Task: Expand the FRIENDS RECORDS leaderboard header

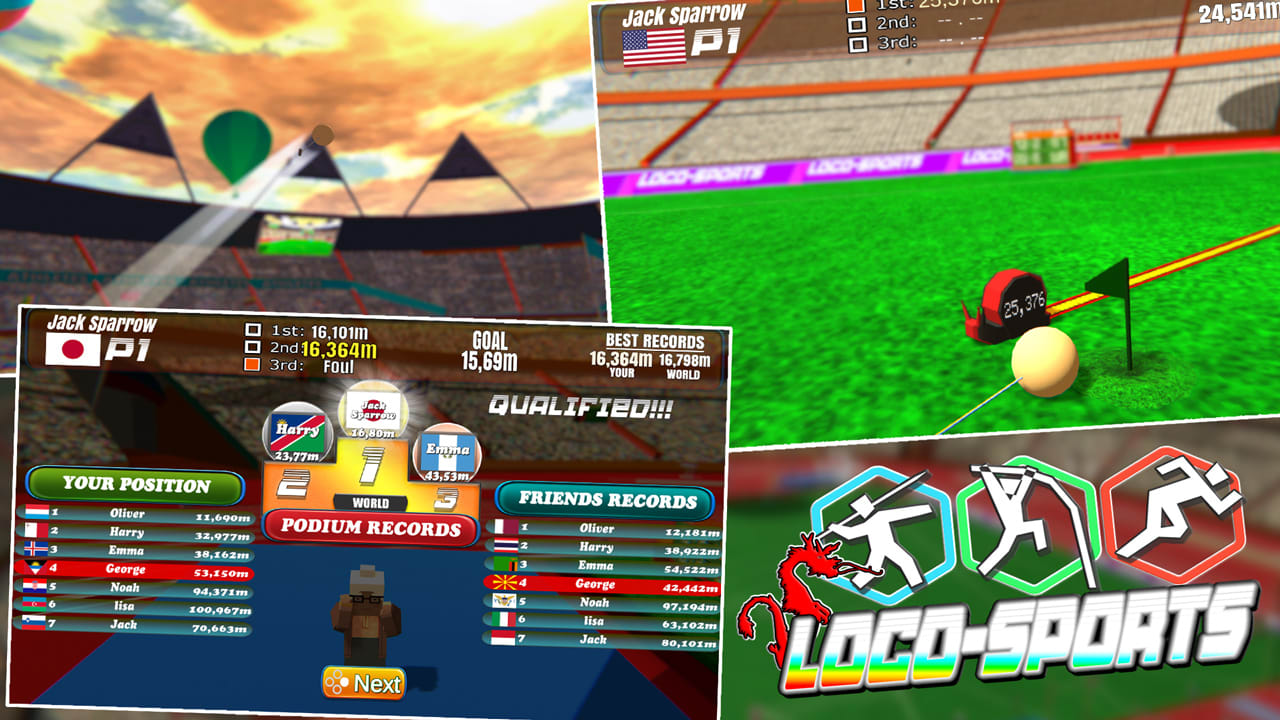Action: pos(604,500)
